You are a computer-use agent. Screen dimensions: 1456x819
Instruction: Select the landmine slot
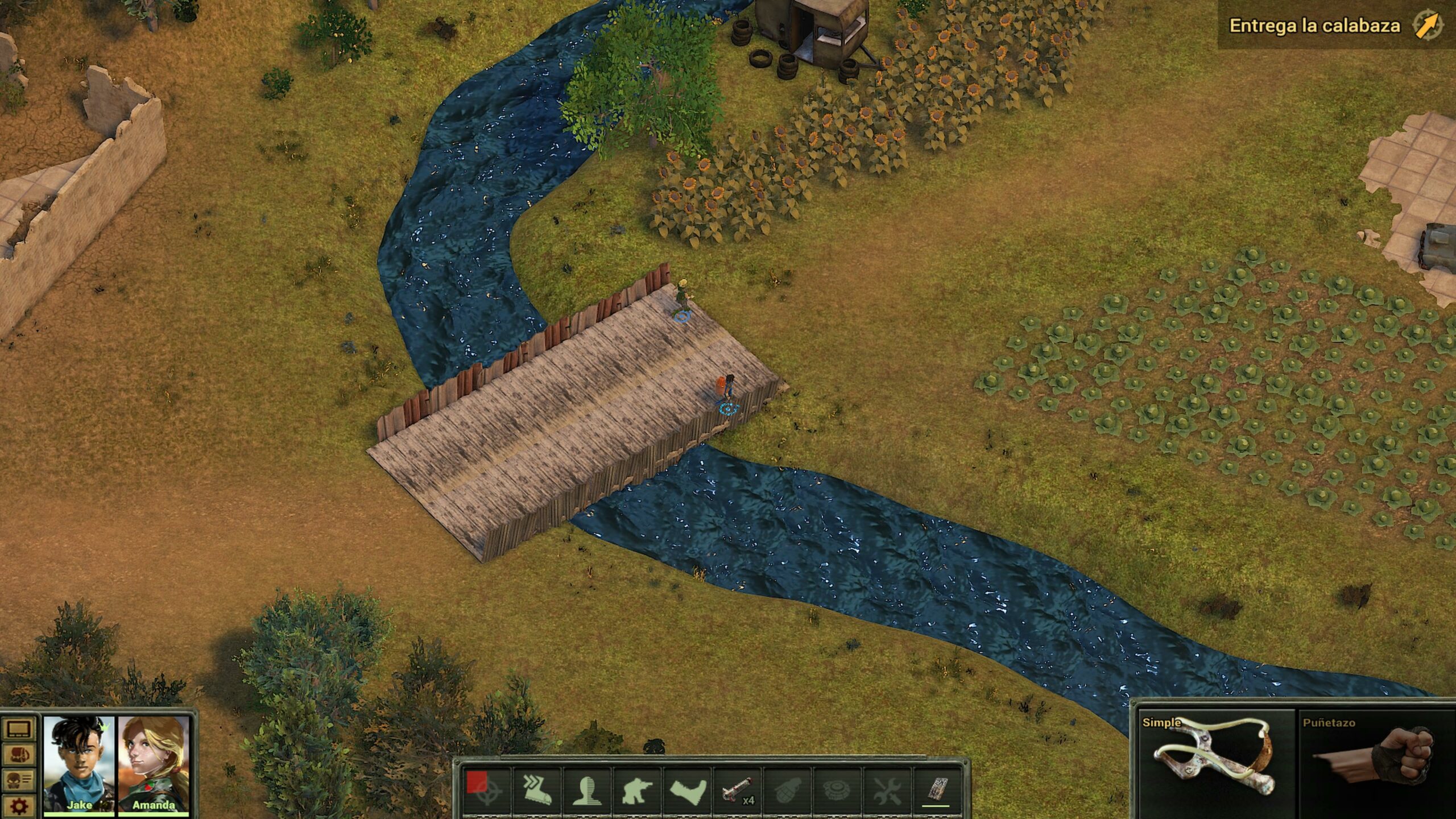tap(837, 789)
